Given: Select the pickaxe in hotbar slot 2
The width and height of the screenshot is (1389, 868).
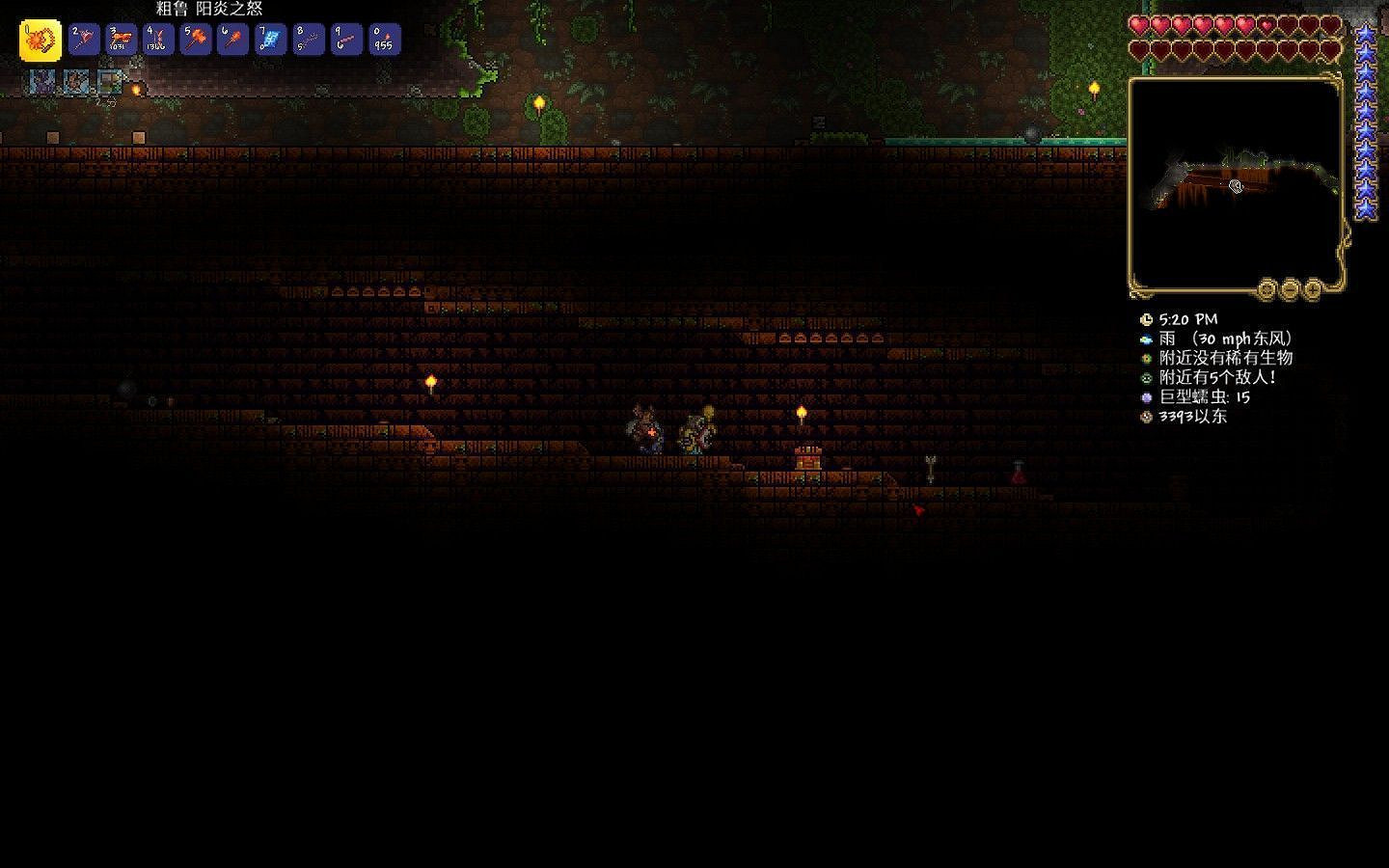Looking at the screenshot, I should click(x=83, y=40).
